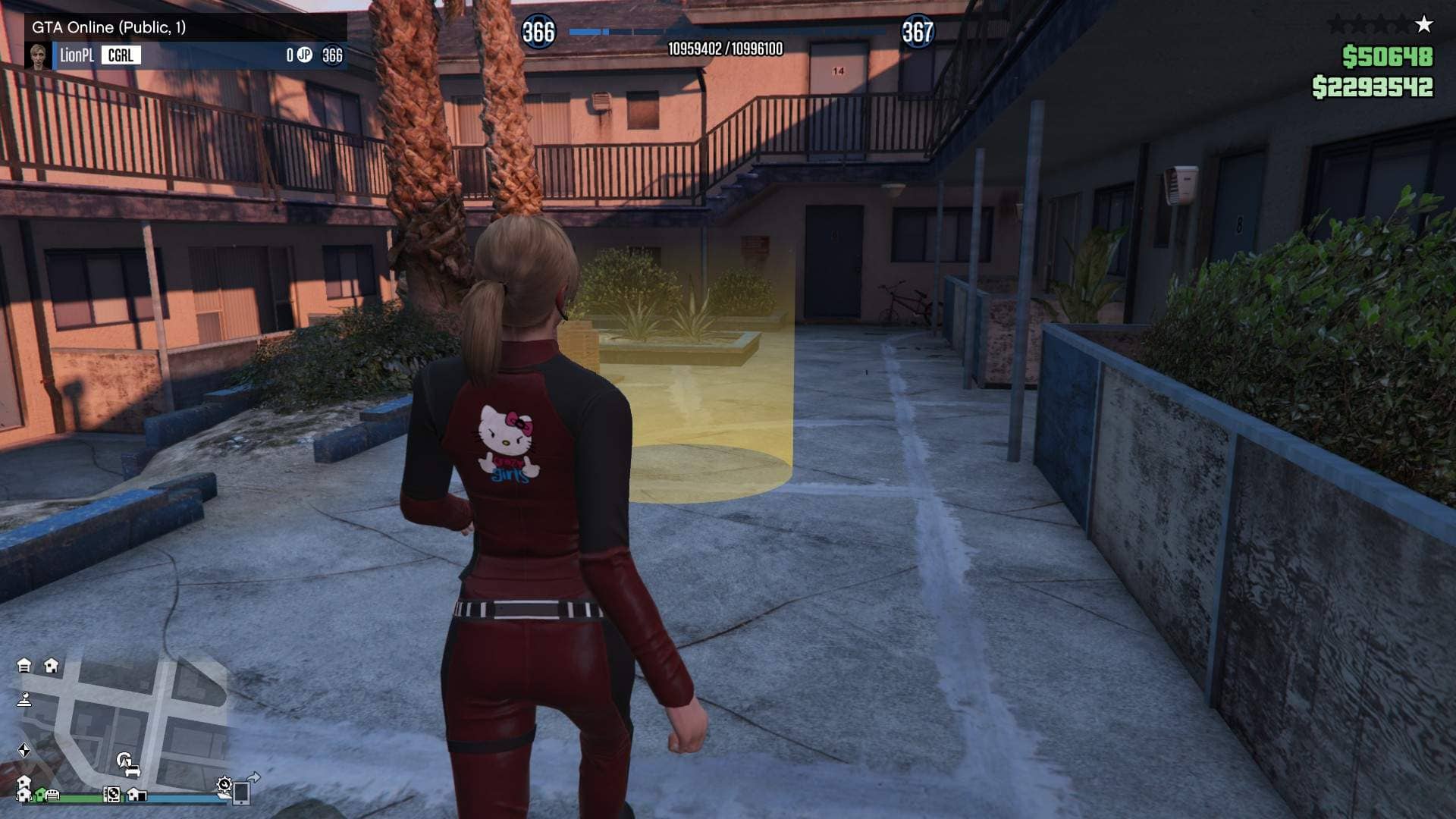Screen dimensions: 1456x819
Task: Select the green house minimap marker
Action: [x=39, y=795]
